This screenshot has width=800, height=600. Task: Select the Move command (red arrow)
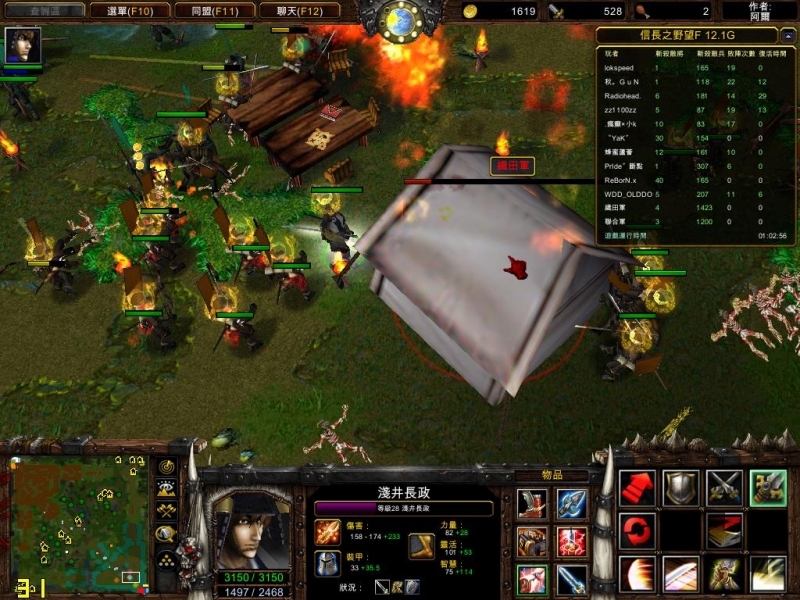pos(637,487)
